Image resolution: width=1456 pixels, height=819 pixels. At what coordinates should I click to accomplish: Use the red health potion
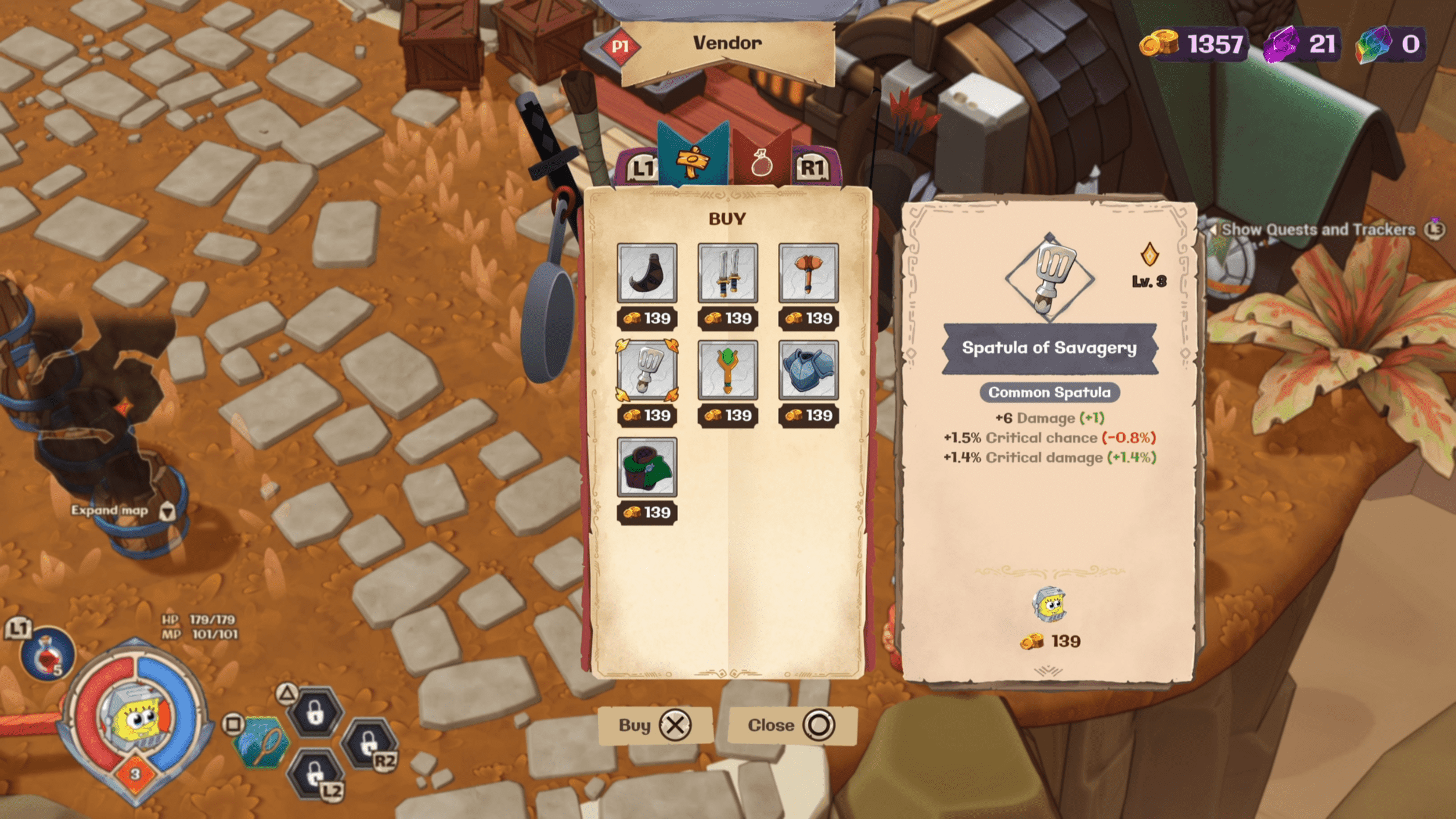46,655
